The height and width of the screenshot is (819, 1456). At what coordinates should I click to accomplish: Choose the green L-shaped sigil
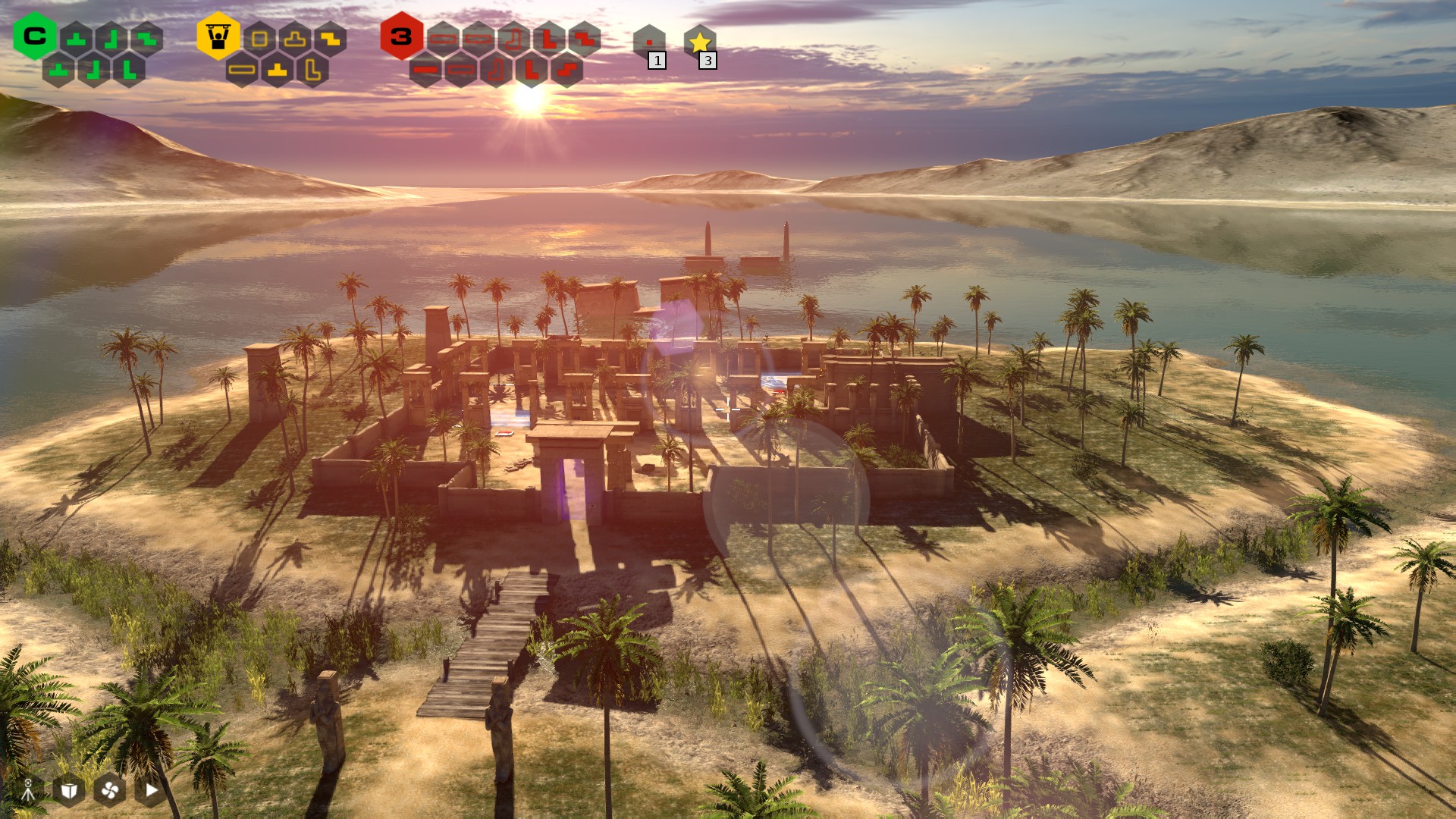point(129,70)
